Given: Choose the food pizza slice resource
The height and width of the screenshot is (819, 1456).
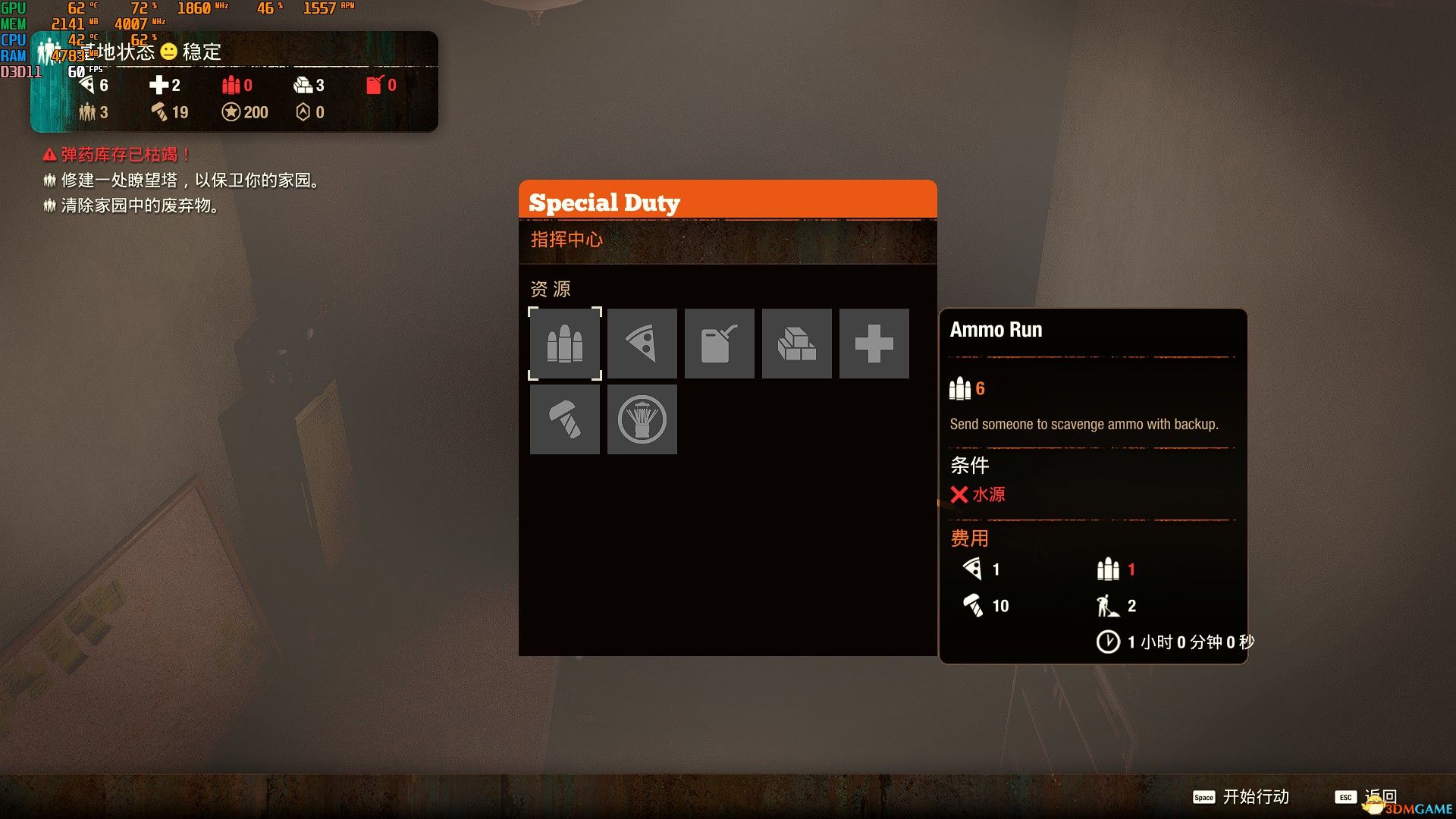Looking at the screenshot, I should pyautogui.click(x=642, y=344).
